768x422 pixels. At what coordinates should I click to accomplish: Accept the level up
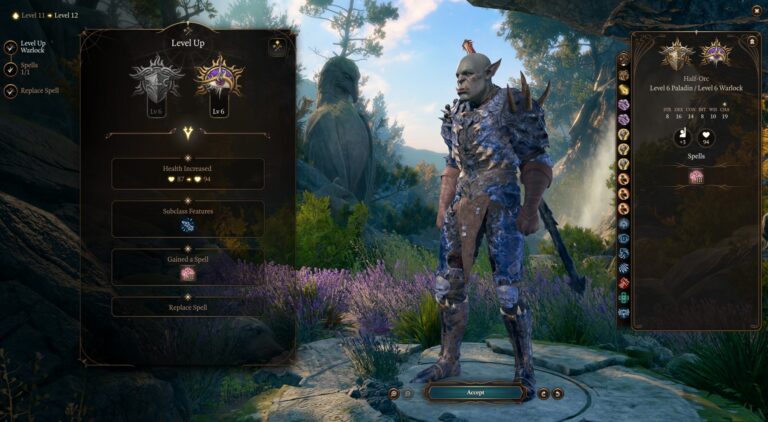click(476, 393)
